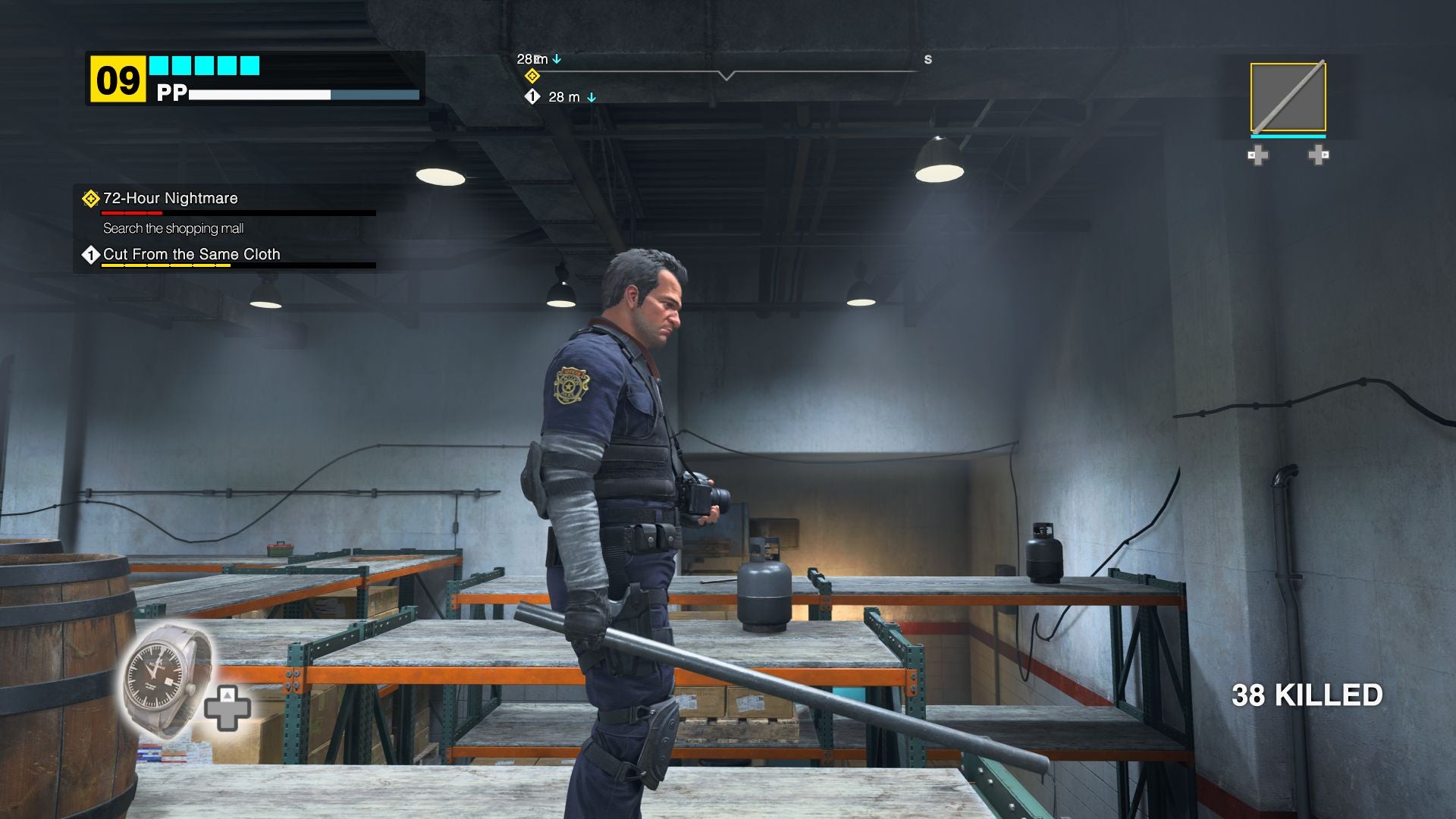The height and width of the screenshot is (819, 1456).
Task: Click the left d-pad weapon cycle icon
Action: (x=1258, y=155)
